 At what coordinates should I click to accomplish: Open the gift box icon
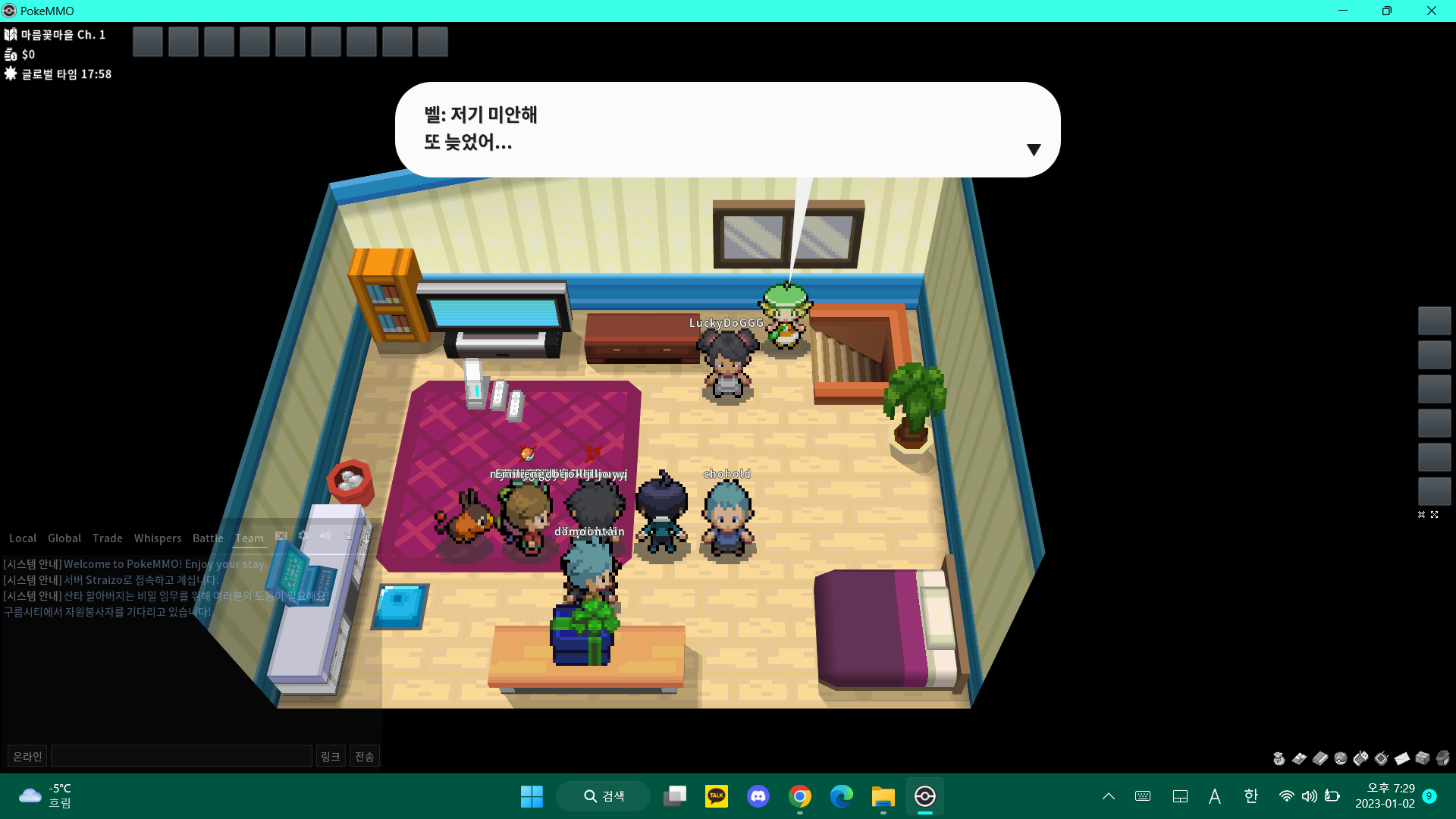coord(1423,758)
